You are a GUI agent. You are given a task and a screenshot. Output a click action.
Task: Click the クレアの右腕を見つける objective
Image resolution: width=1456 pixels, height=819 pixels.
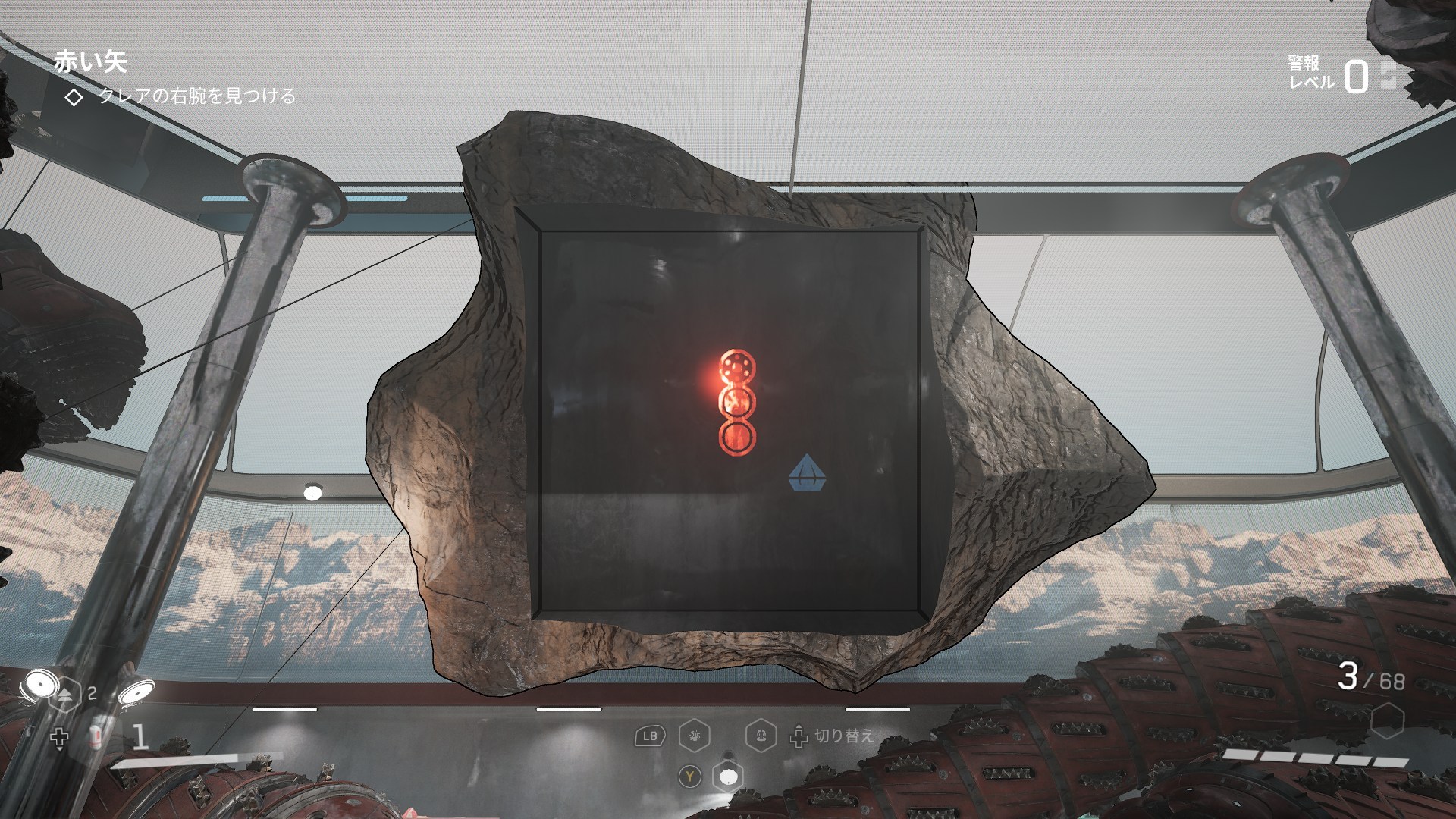[196, 97]
